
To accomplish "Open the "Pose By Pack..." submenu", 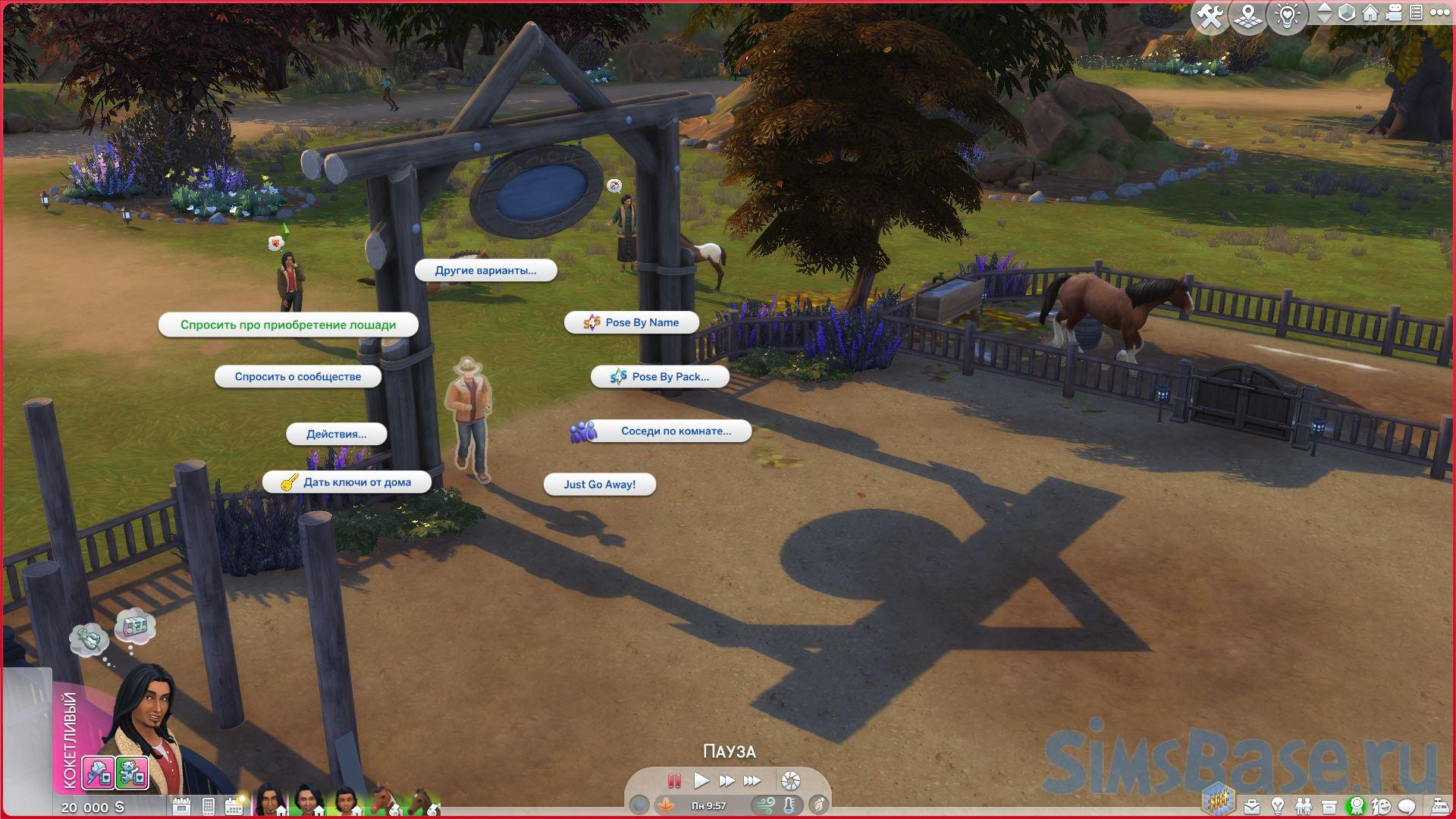I will [660, 377].
